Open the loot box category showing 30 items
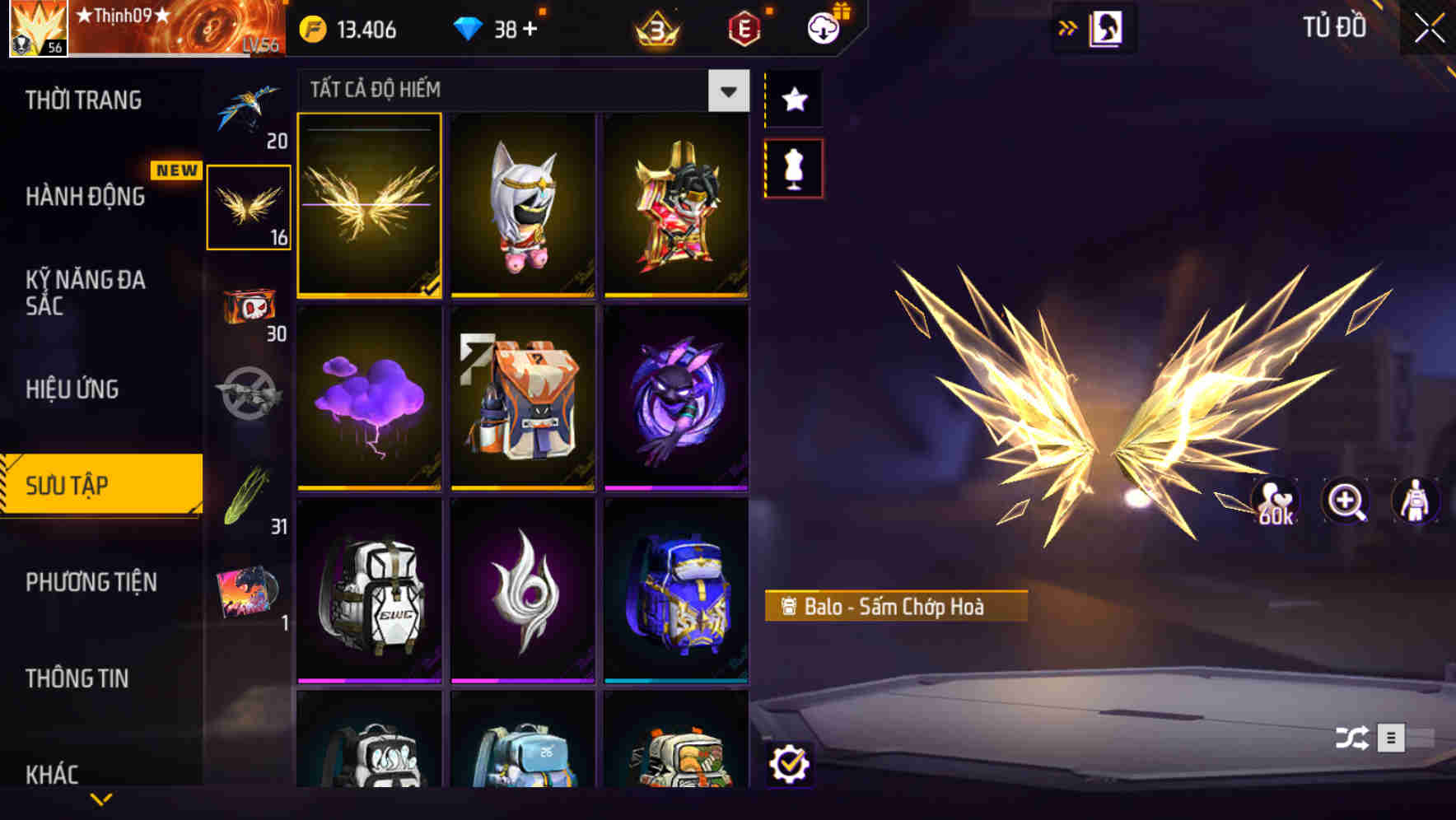Image resolution: width=1456 pixels, height=820 pixels. click(x=250, y=309)
